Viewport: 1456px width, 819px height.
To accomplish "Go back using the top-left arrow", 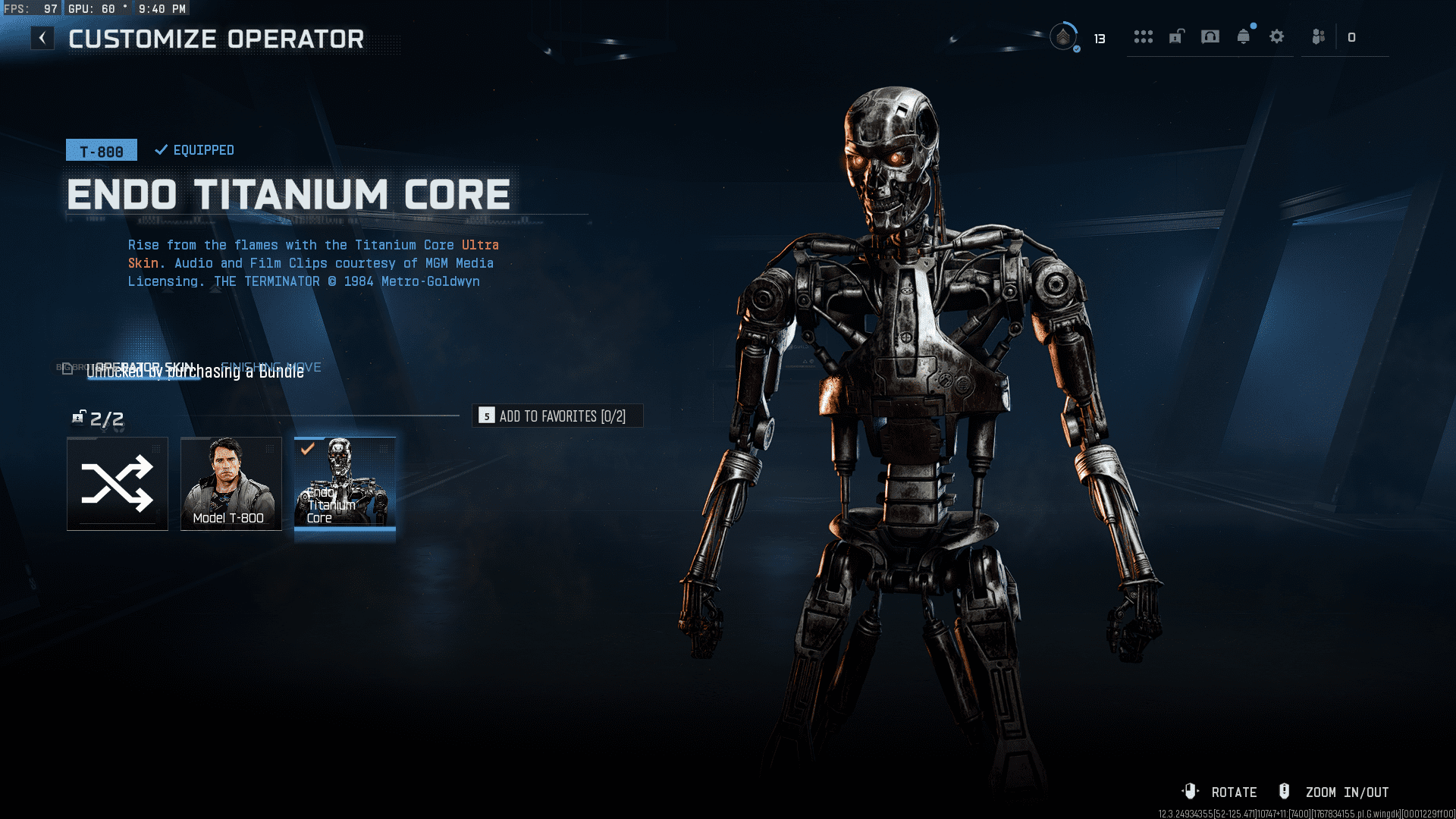I will (42, 38).
